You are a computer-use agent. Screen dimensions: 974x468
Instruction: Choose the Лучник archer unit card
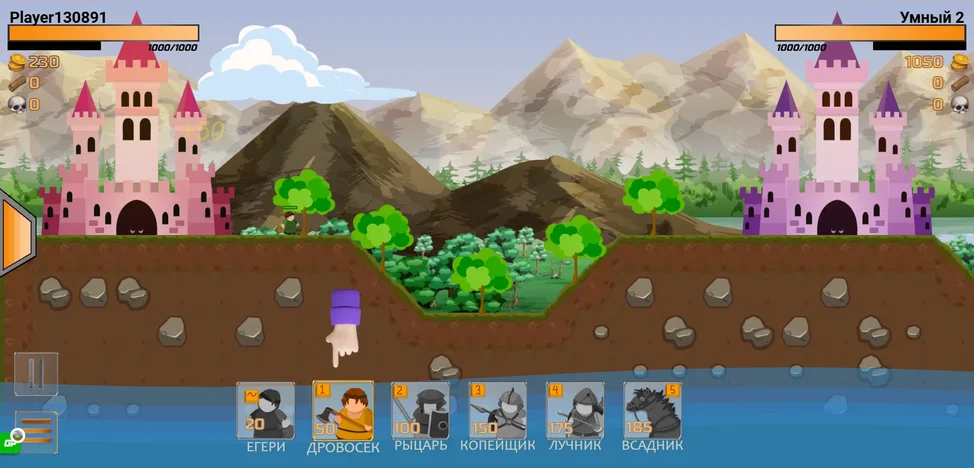click(575, 410)
